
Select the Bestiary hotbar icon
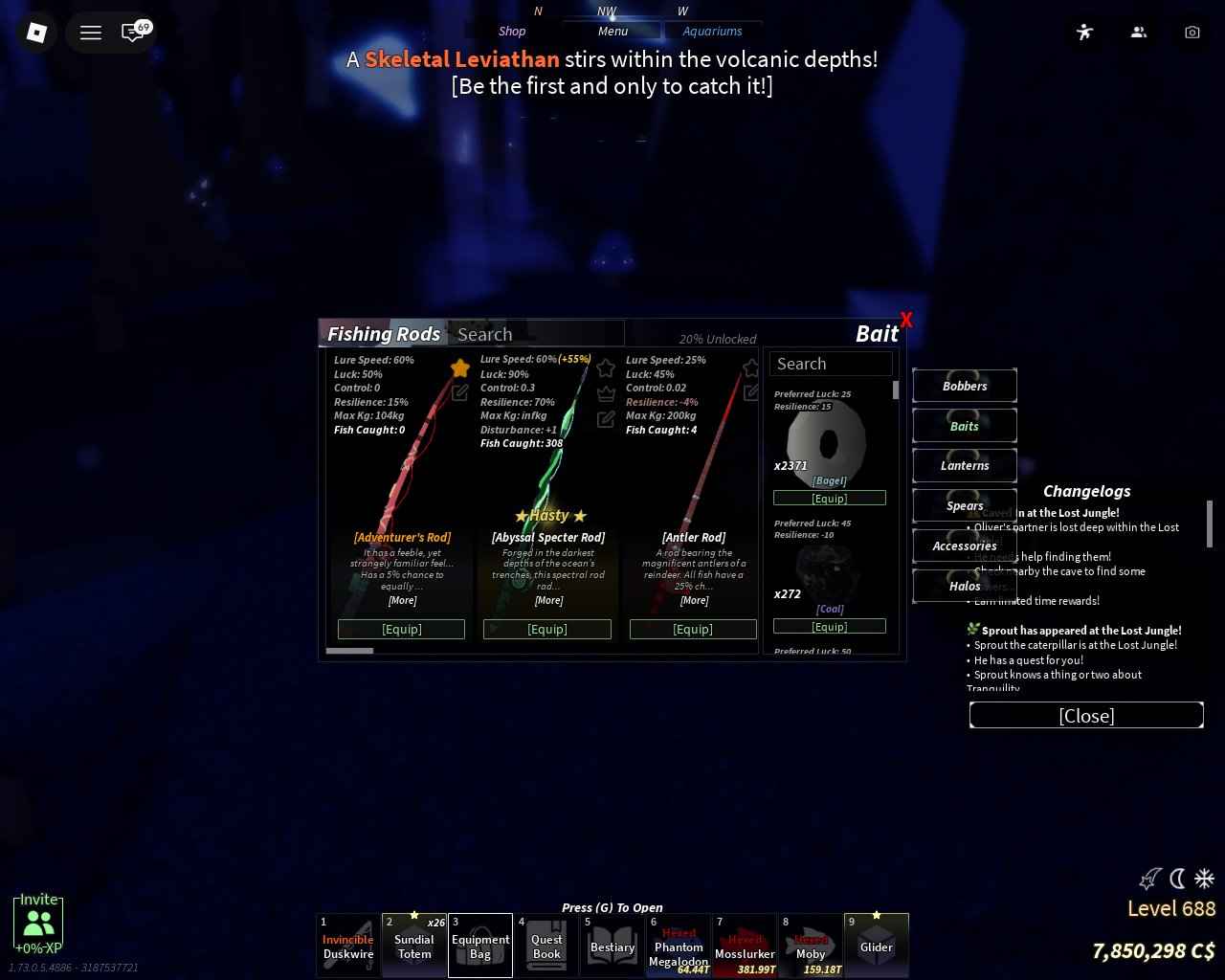click(x=612, y=946)
